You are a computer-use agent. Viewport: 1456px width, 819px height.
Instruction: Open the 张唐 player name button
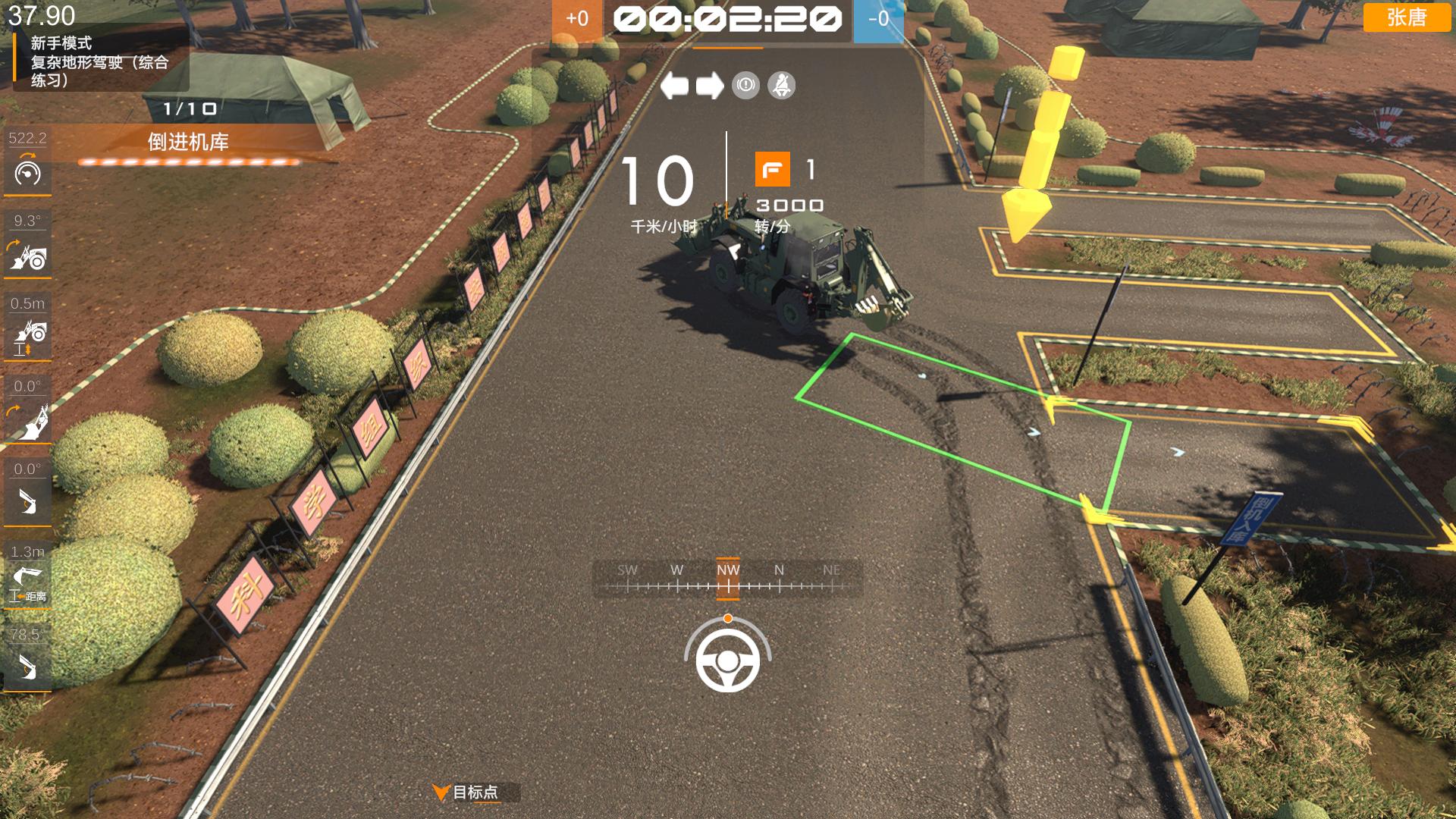[1407, 17]
